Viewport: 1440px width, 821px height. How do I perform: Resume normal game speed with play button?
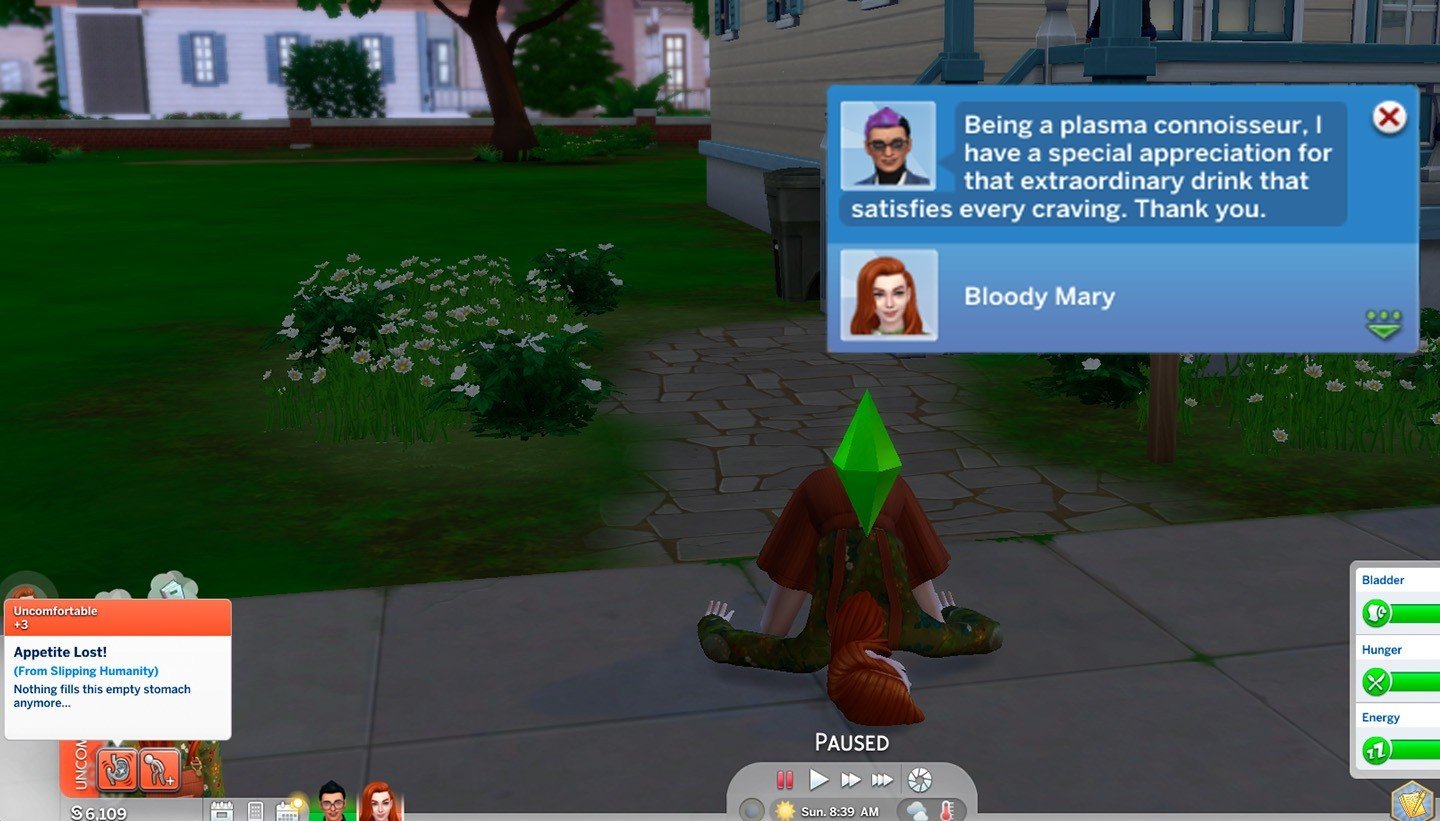pyautogui.click(x=817, y=777)
